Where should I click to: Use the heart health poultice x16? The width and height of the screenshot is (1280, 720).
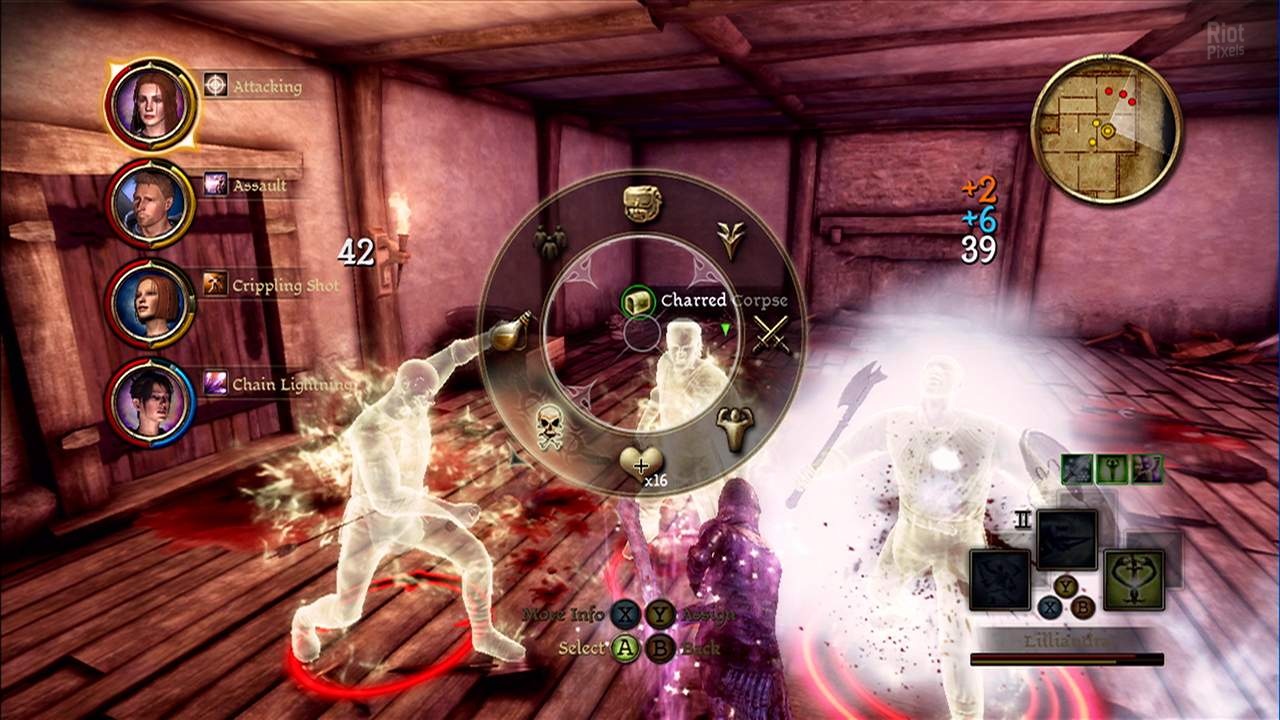point(640,464)
